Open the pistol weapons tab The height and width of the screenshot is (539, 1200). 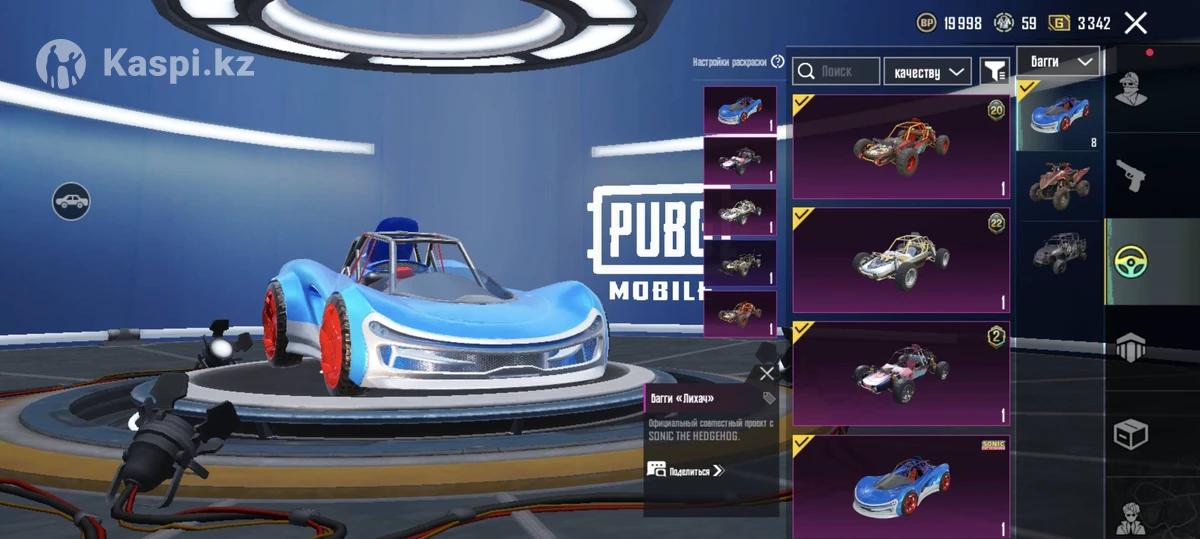click(1132, 175)
